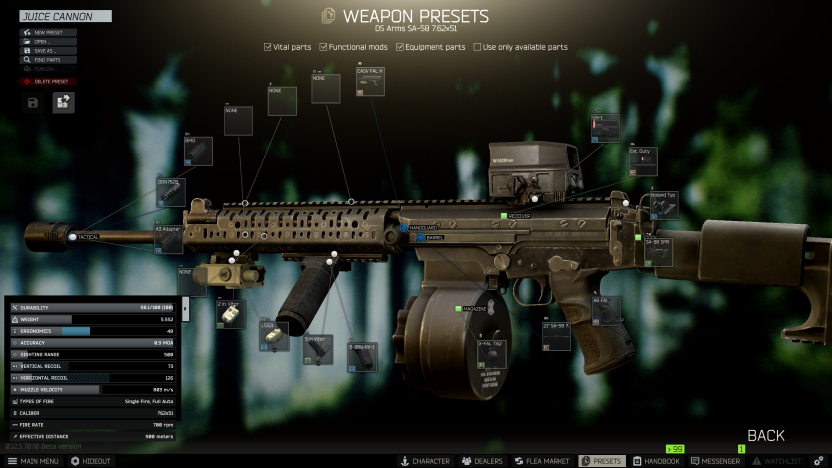The width and height of the screenshot is (832, 468).
Task: Select the SA-58 SPR stock slot
Action: (657, 252)
